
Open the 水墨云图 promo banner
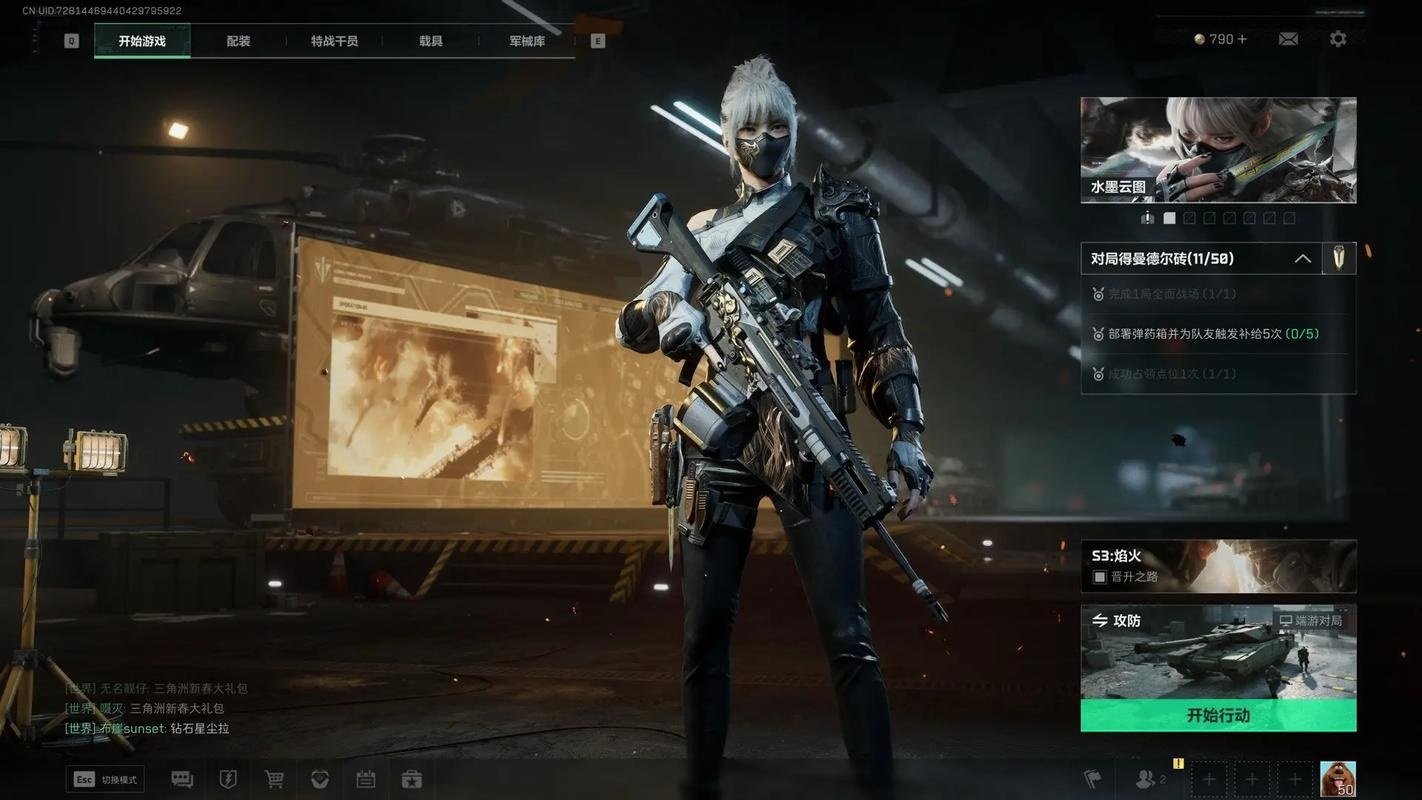[1218, 150]
